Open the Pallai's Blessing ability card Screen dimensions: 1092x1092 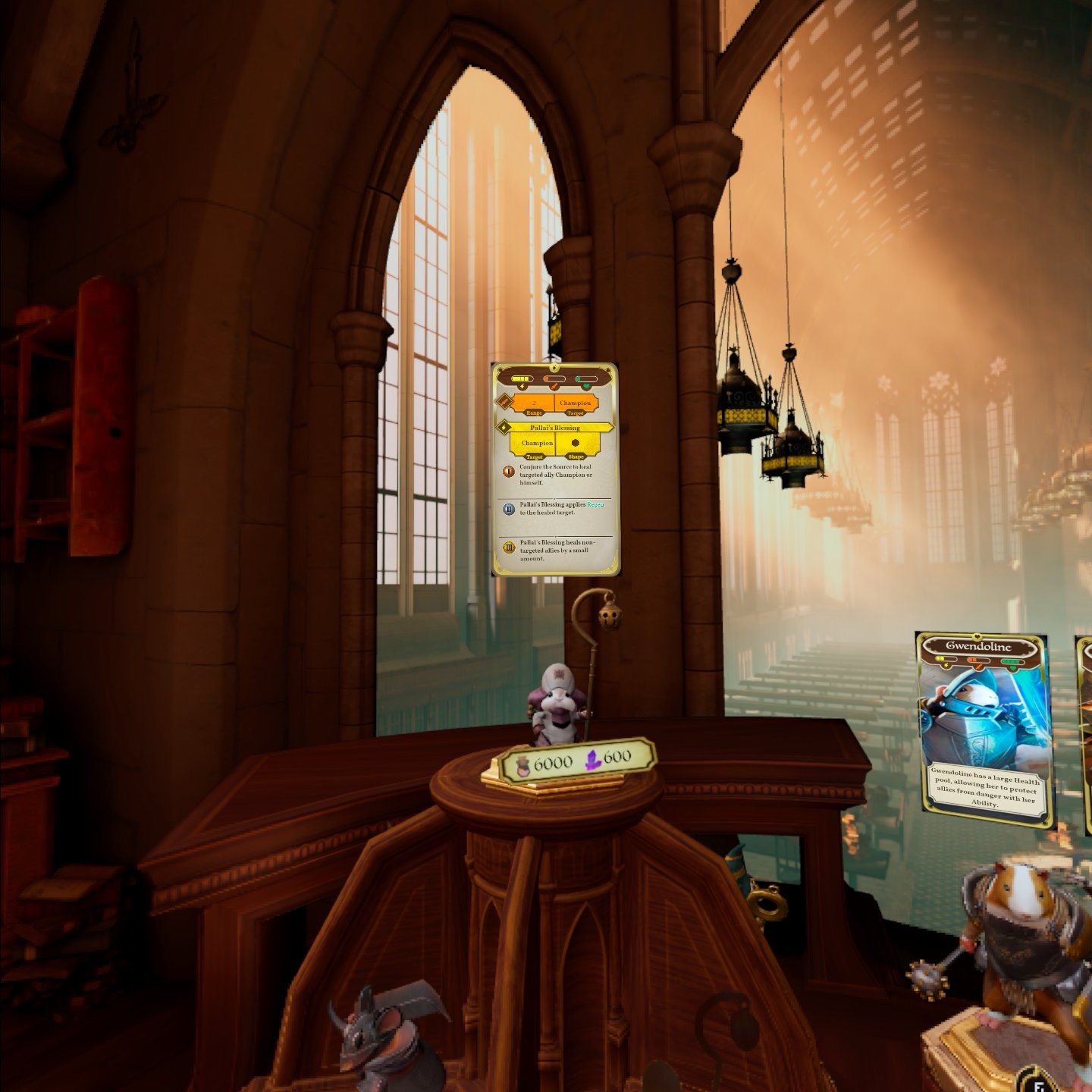[x=555, y=469]
